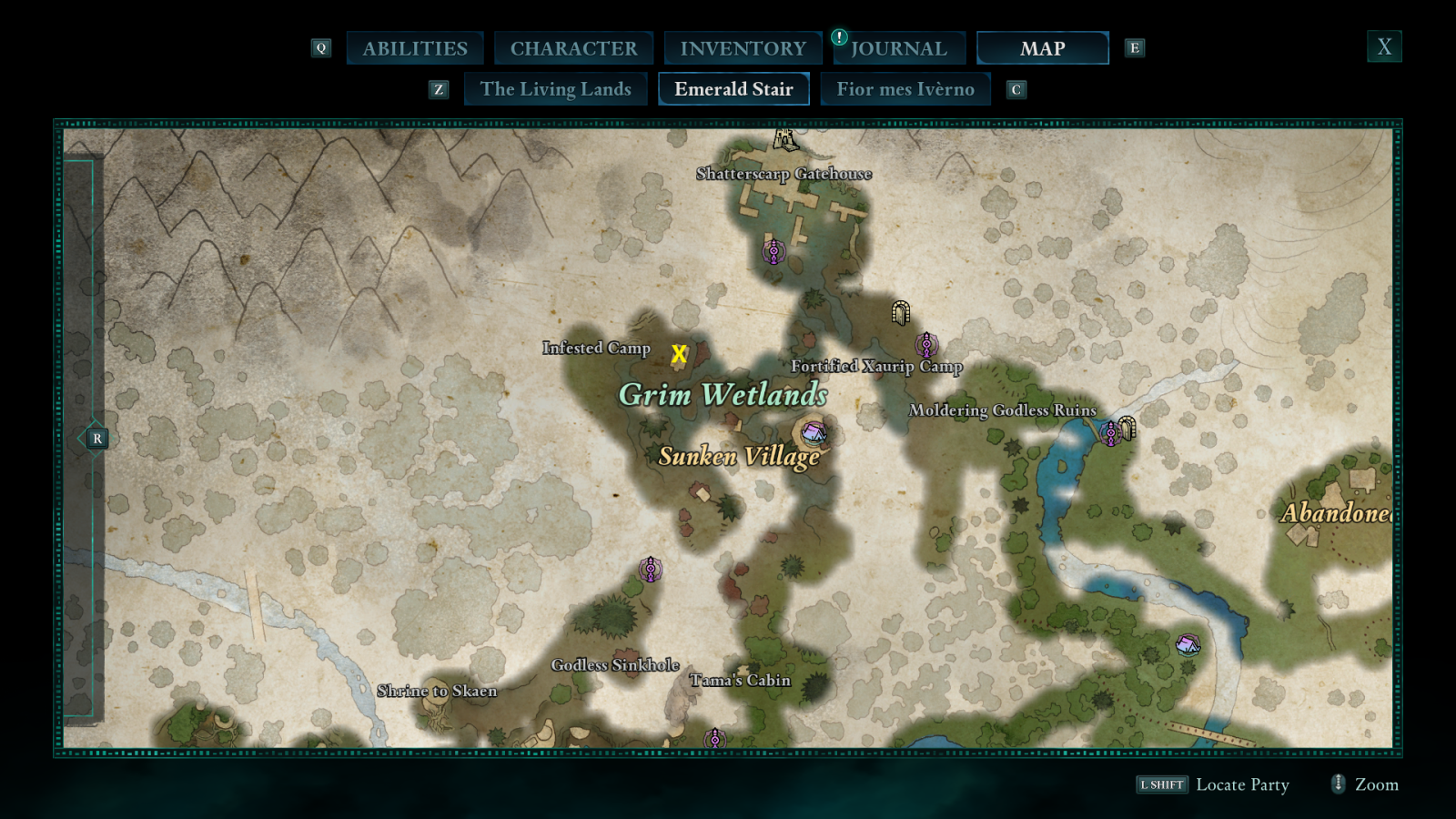Select the Emerald Stair region tab

[x=733, y=89]
